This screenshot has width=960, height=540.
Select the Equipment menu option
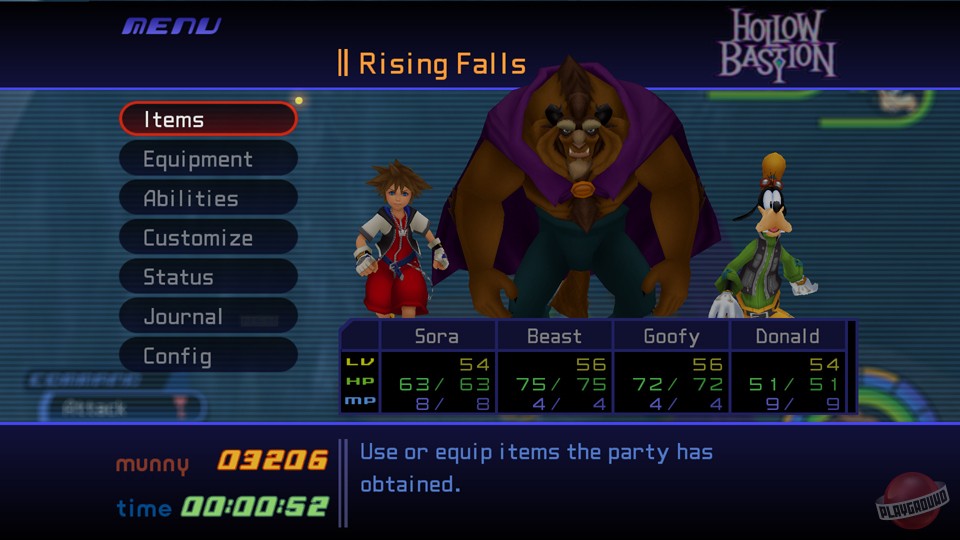pyautogui.click(x=208, y=159)
